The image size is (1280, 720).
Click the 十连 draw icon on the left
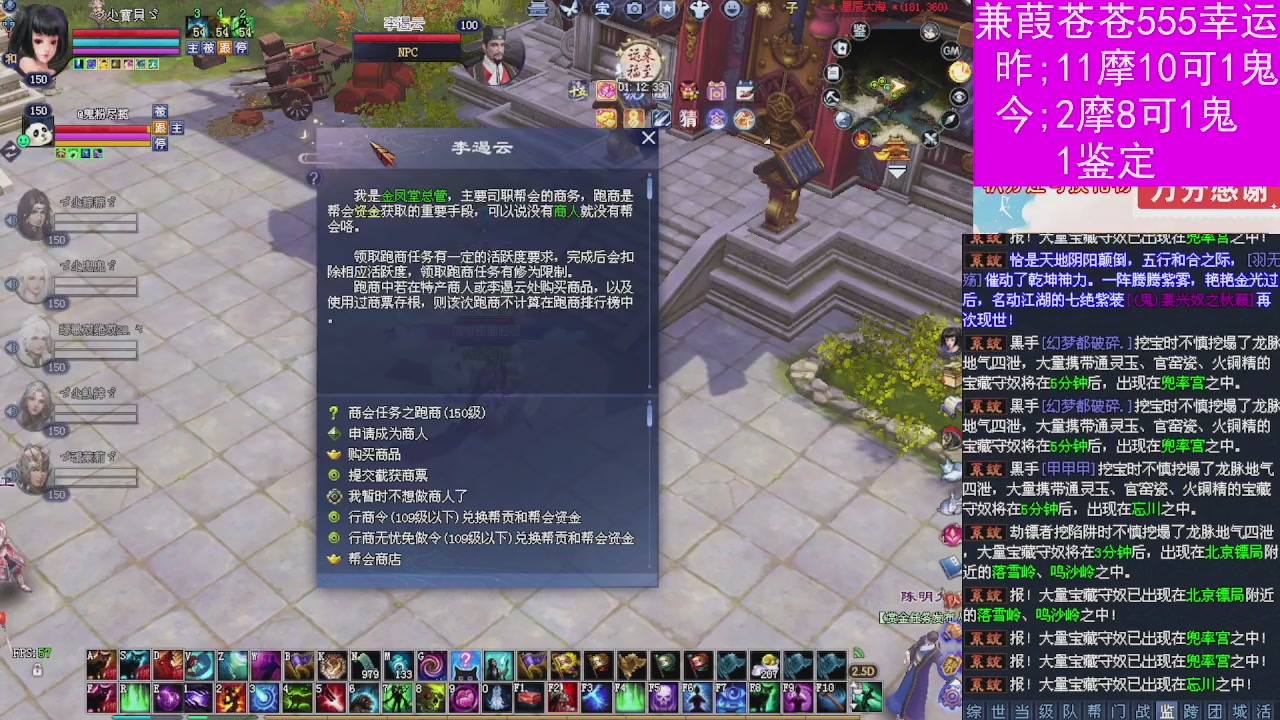pyautogui.click(x=577, y=92)
